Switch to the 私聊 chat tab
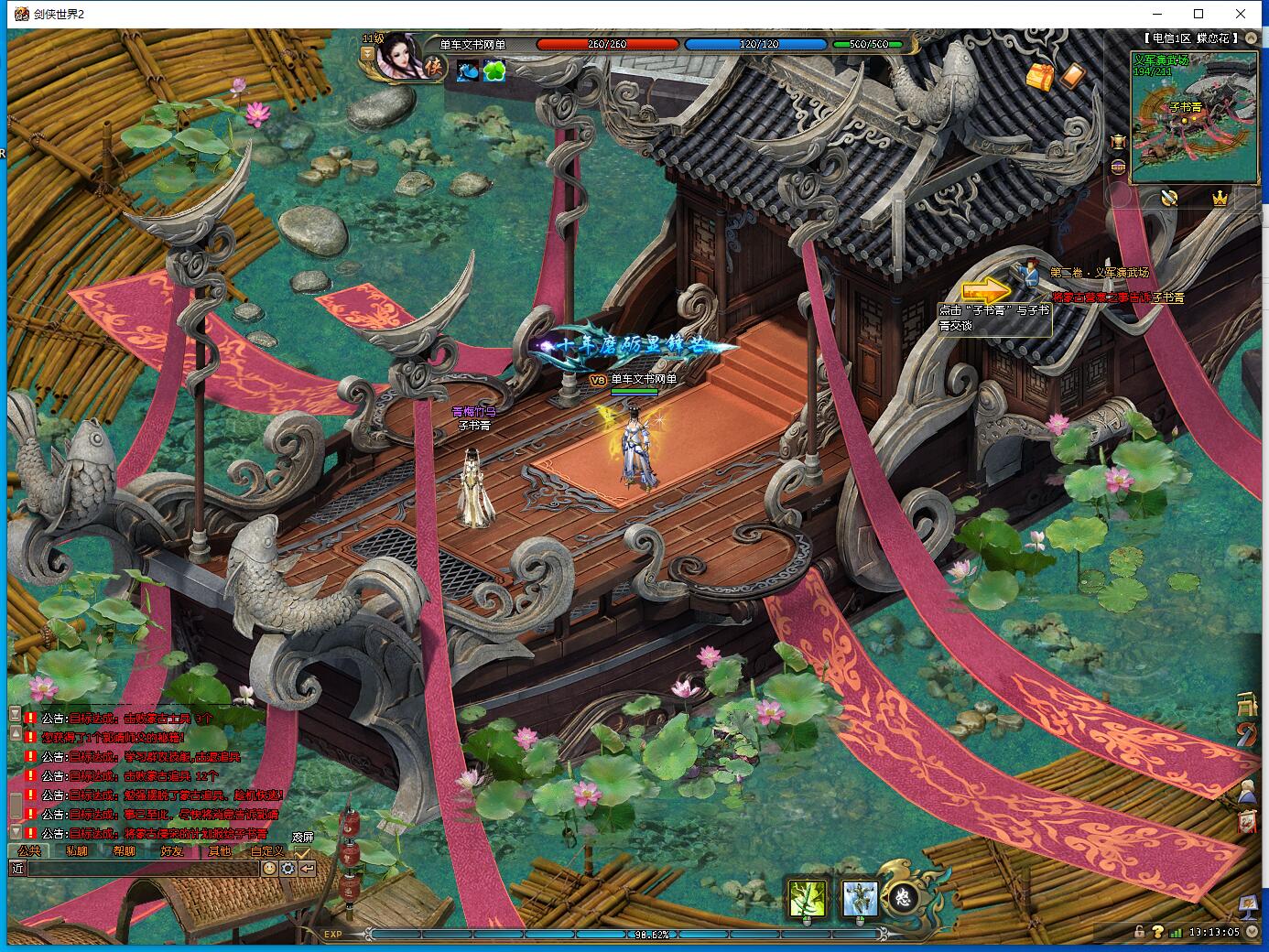Viewport: 1269px width, 952px height. click(x=77, y=850)
